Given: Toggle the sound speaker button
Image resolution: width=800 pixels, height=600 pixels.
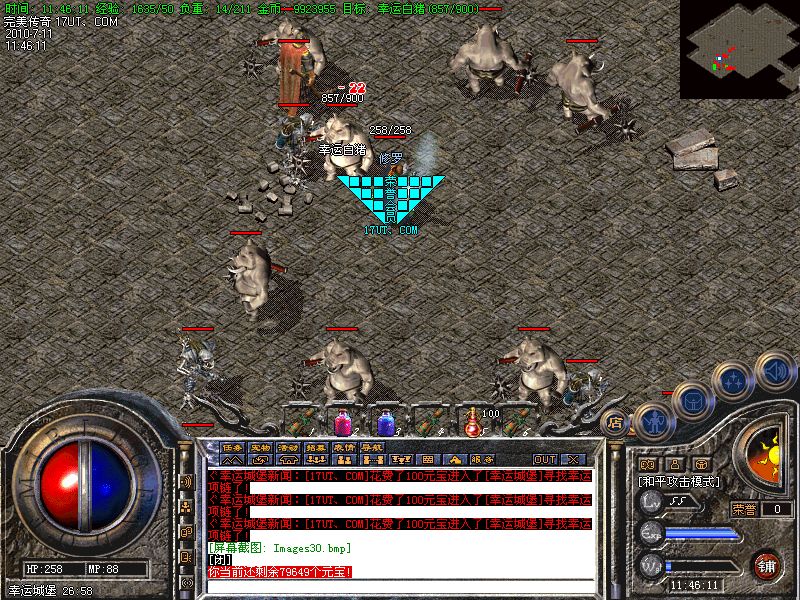Looking at the screenshot, I should pyautogui.click(x=773, y=371).
